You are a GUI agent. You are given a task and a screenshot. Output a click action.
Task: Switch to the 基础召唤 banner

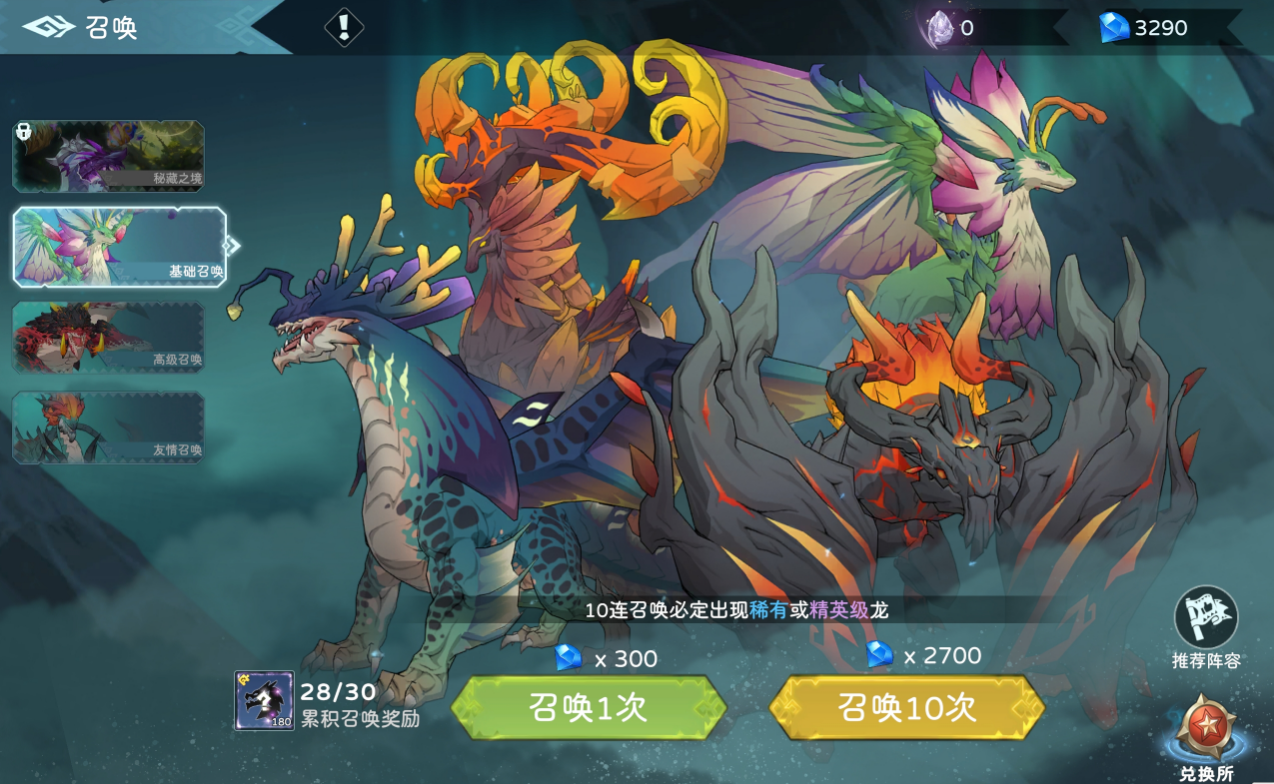coord(119,247)
